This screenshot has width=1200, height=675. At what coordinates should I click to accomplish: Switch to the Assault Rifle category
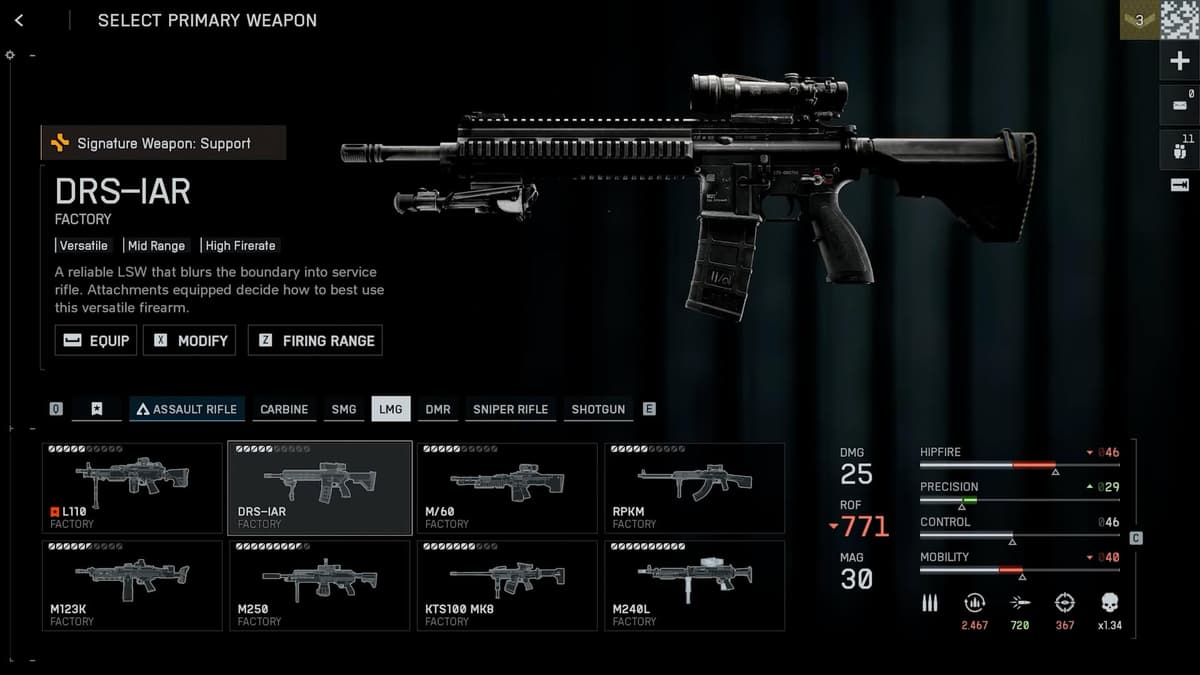point(187,409)
